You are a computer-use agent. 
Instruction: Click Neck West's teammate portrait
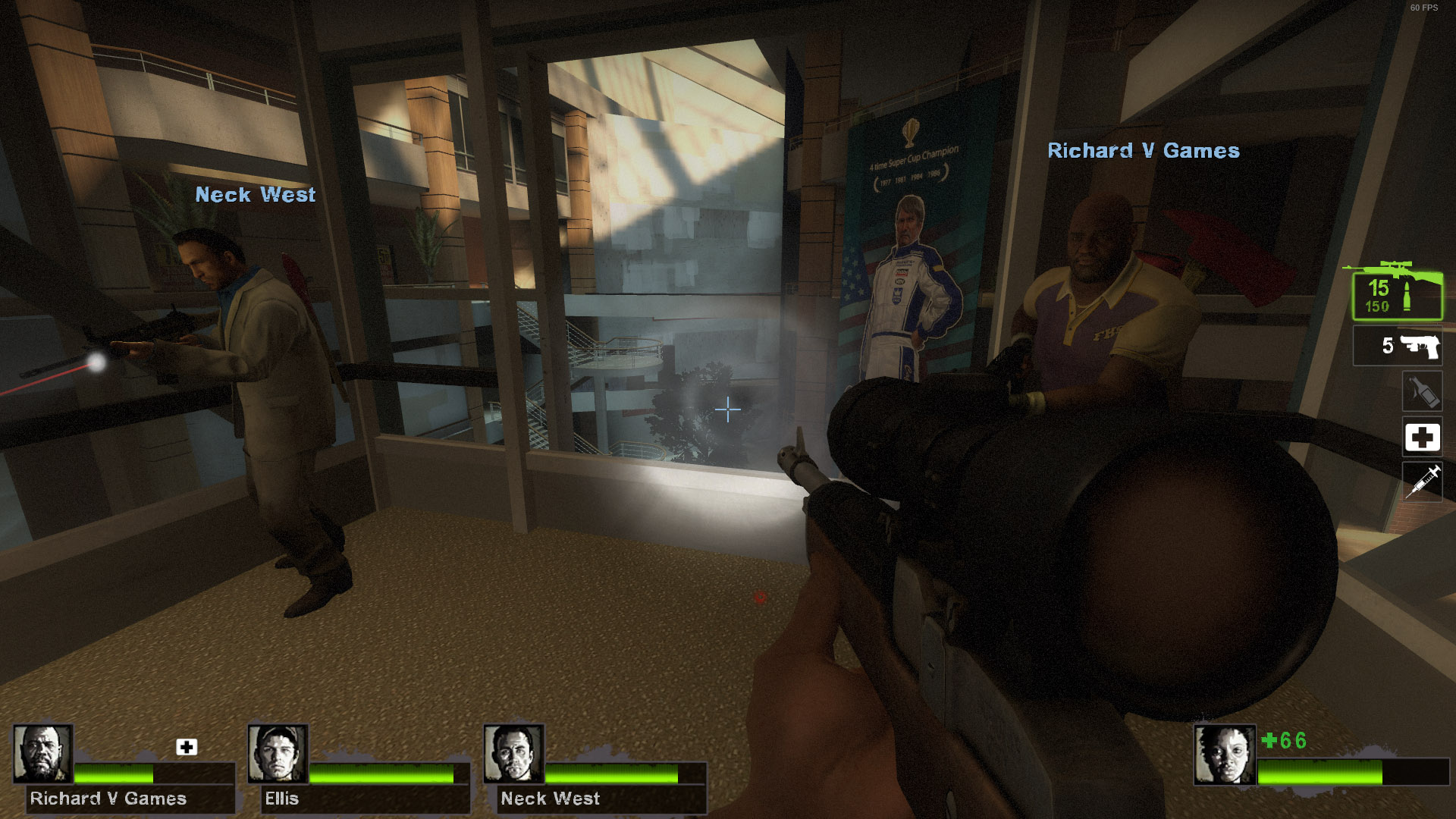514,753
